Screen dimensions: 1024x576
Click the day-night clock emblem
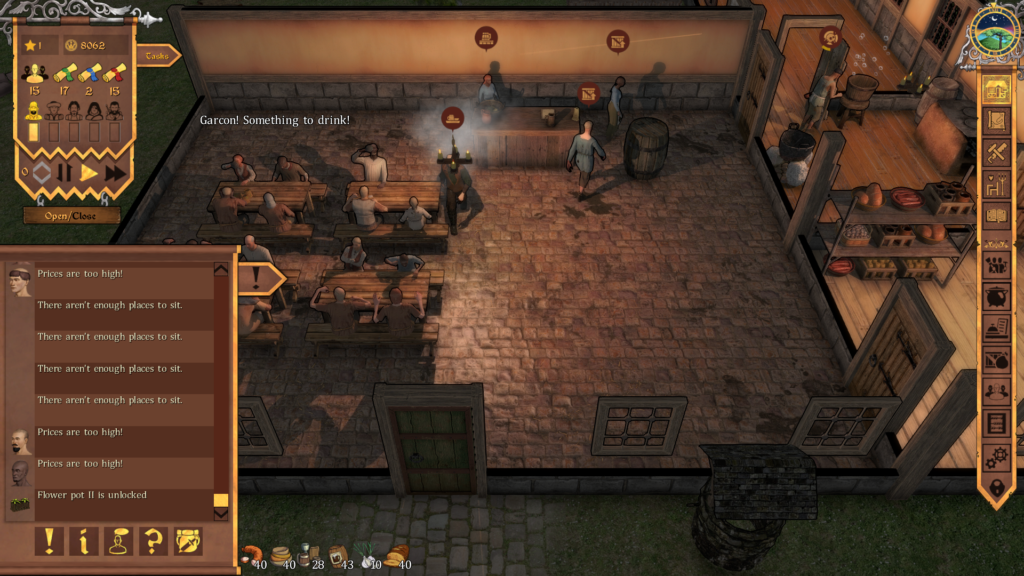994,34
